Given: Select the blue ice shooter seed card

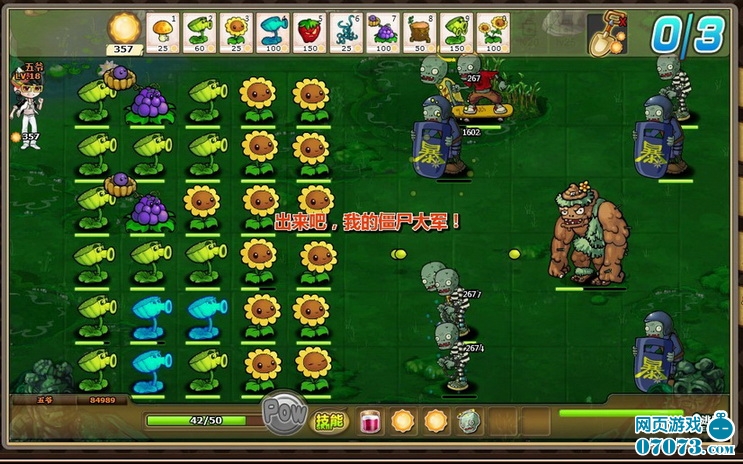Looking at the screenshot, I should click(272, 31).
